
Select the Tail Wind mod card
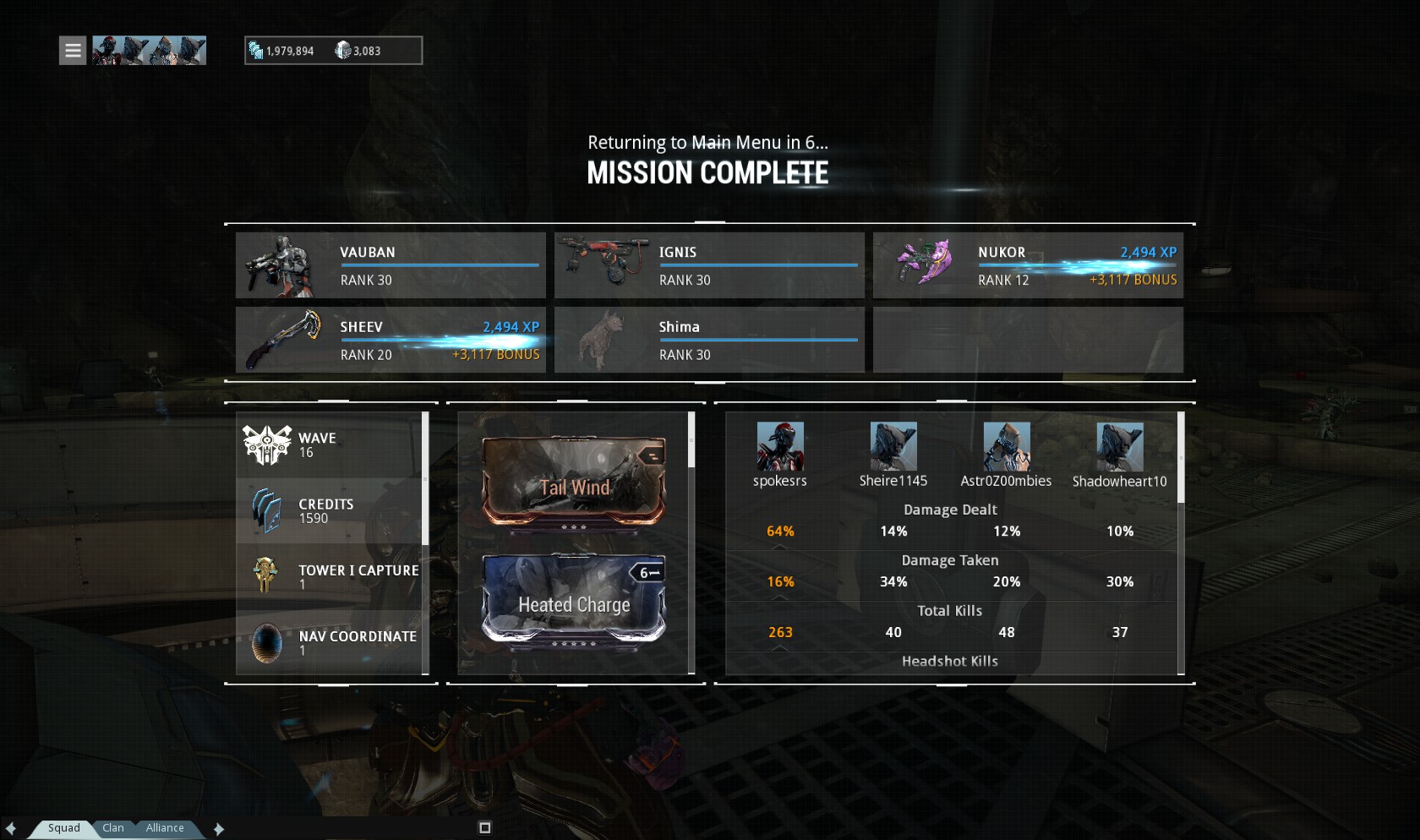[574, 481]
